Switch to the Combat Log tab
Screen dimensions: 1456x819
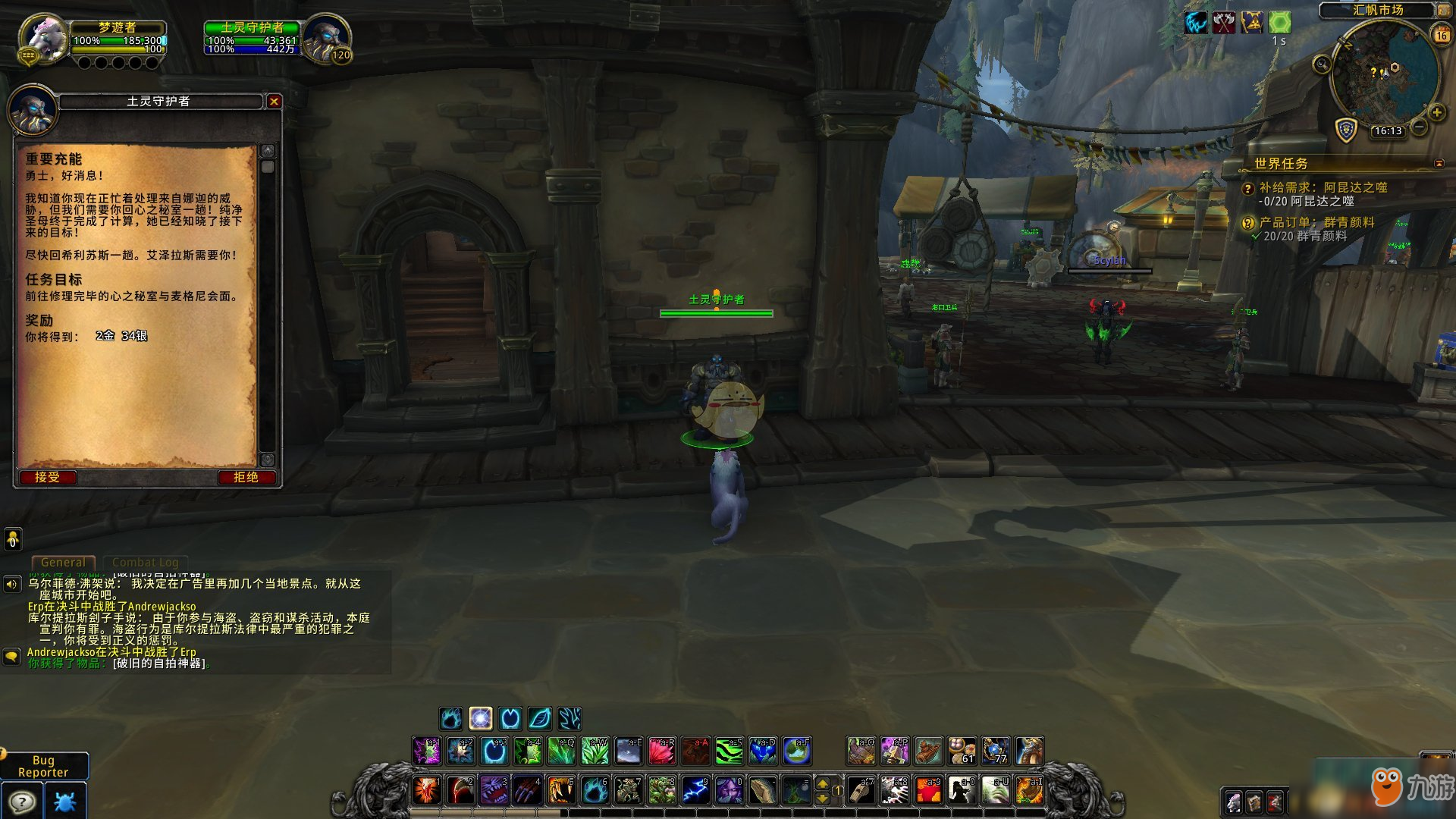click(145, 562)
